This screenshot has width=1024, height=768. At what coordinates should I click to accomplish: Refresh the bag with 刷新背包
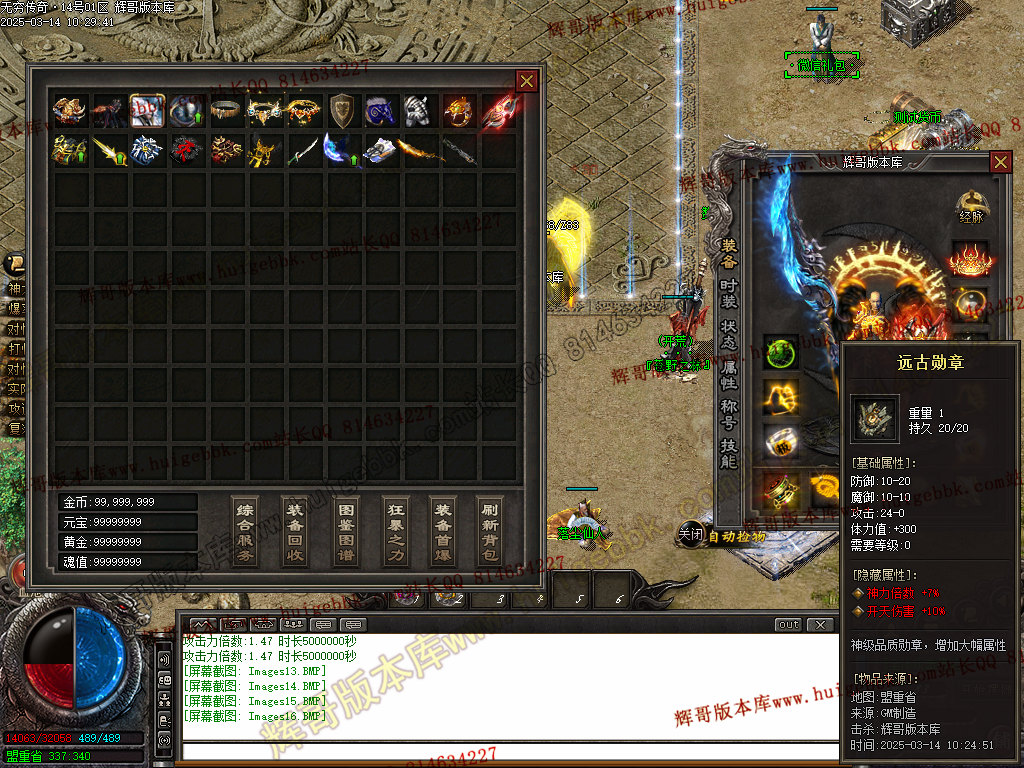click(x=489, y=531)
